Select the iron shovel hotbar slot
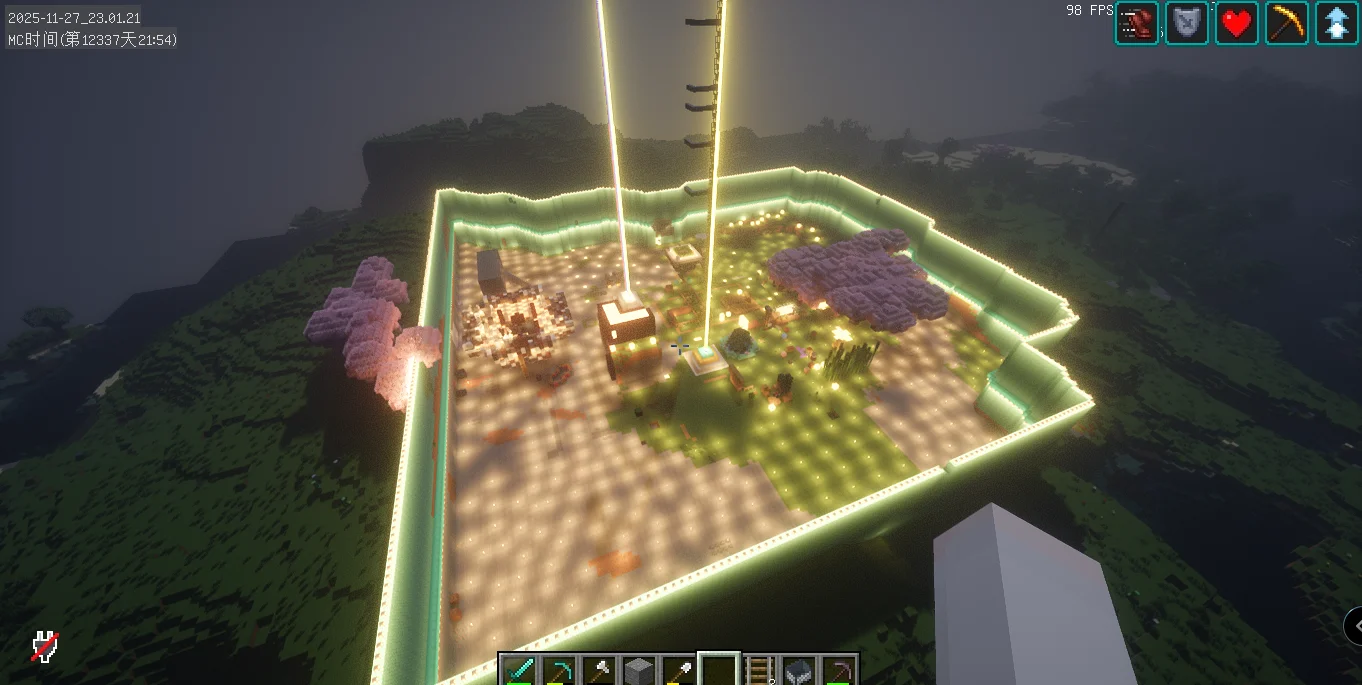 tap(679, 670)
